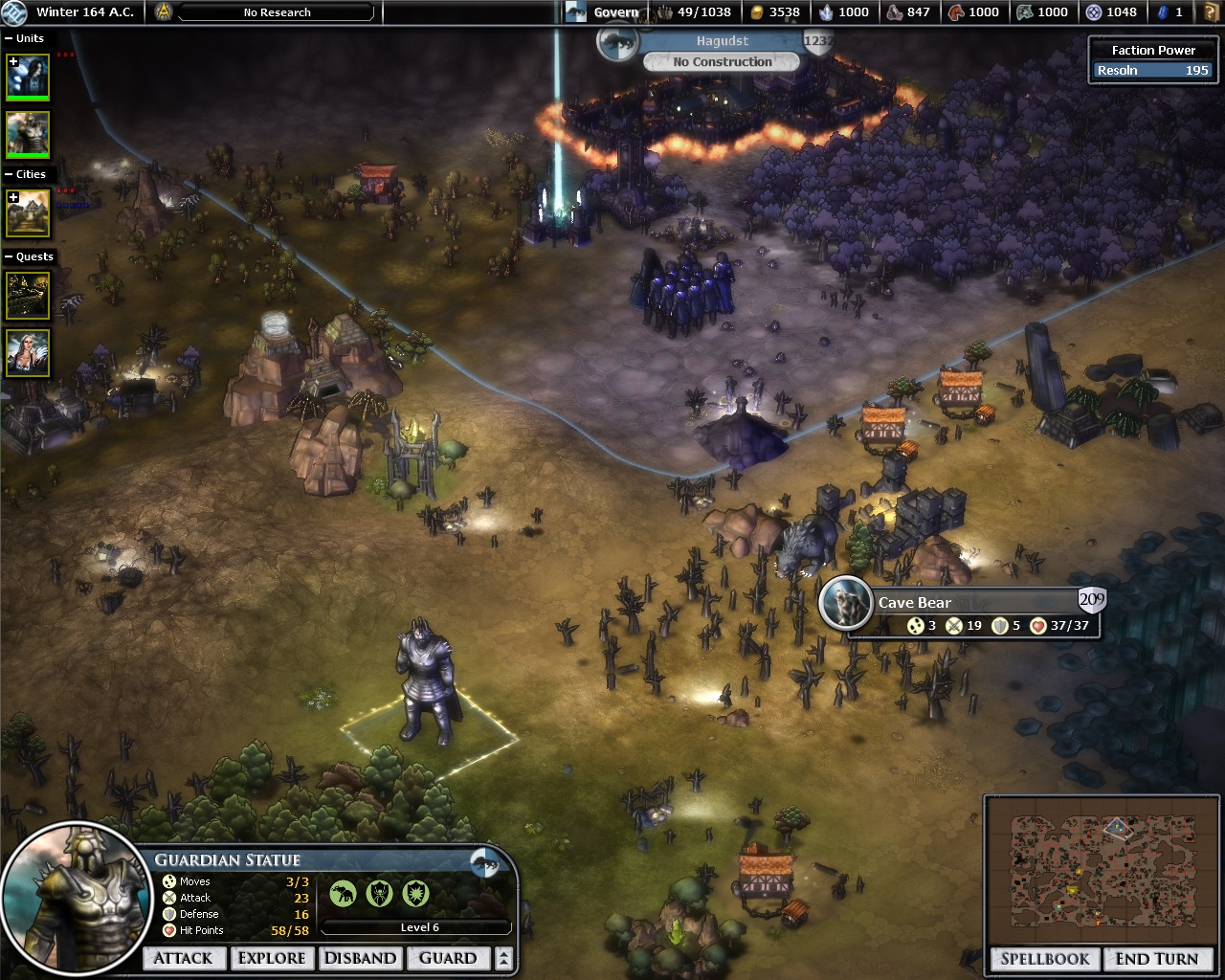Select the city thumbnail under Cities
Screen dimensions: 1225x980
click(x=28, y=212)
